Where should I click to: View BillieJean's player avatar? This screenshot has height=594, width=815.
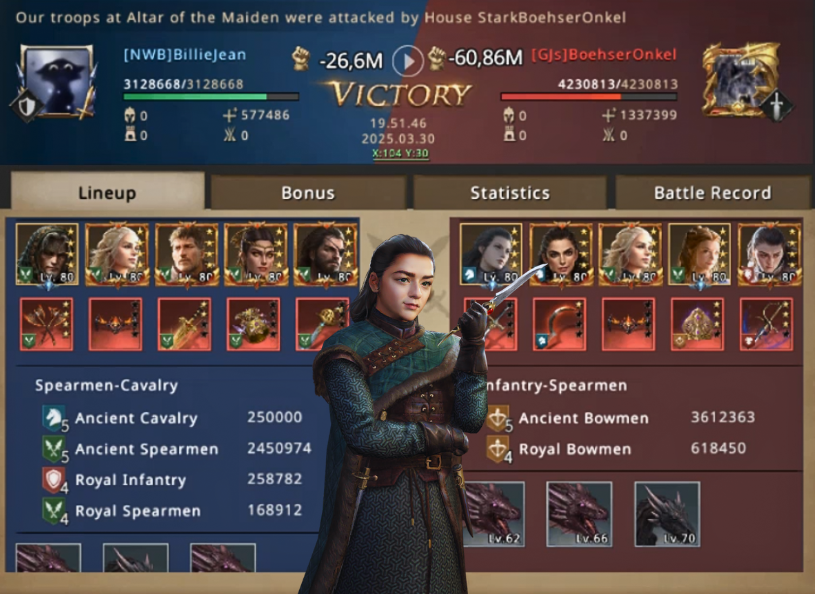[x=57, y=81]
